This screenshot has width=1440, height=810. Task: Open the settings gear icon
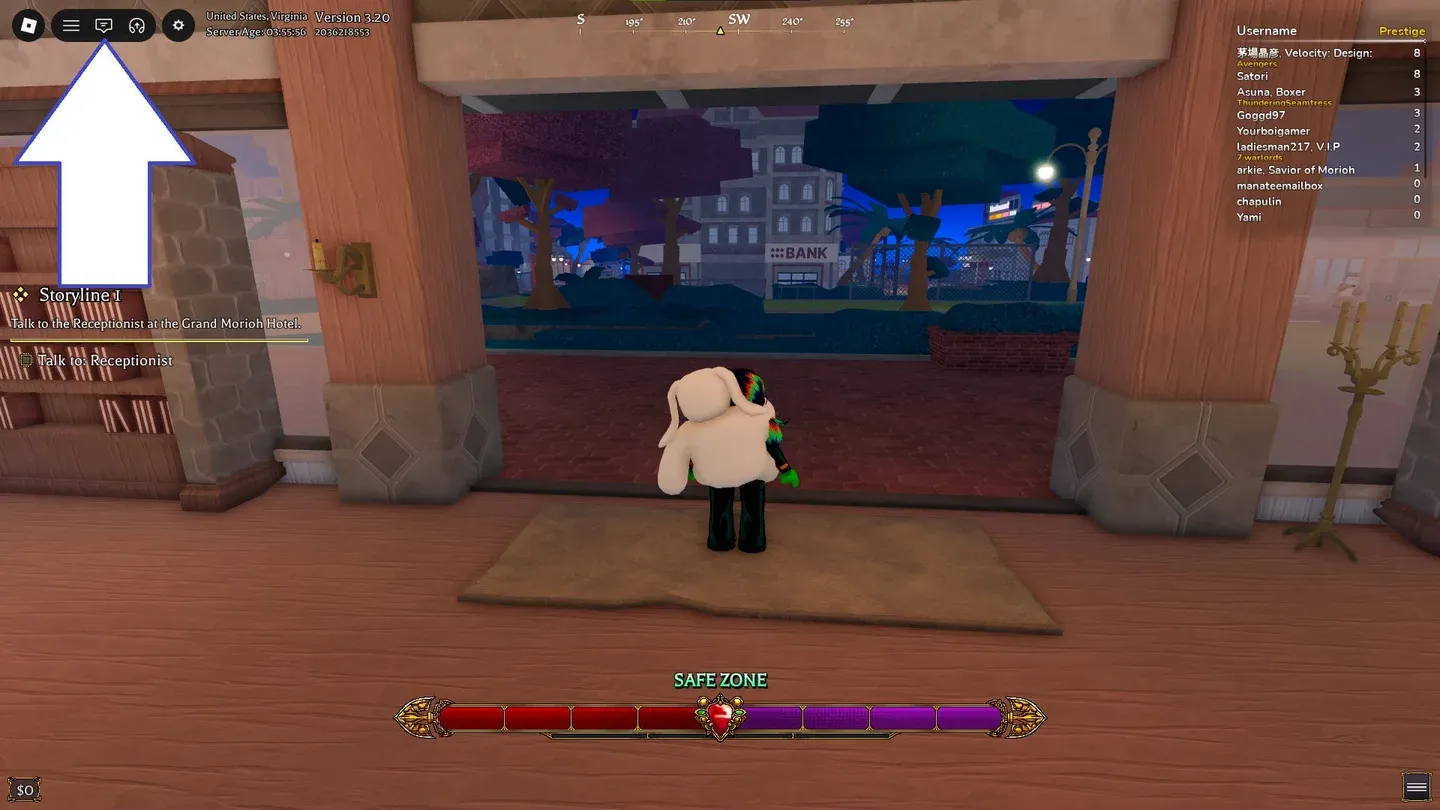point(178,25)
